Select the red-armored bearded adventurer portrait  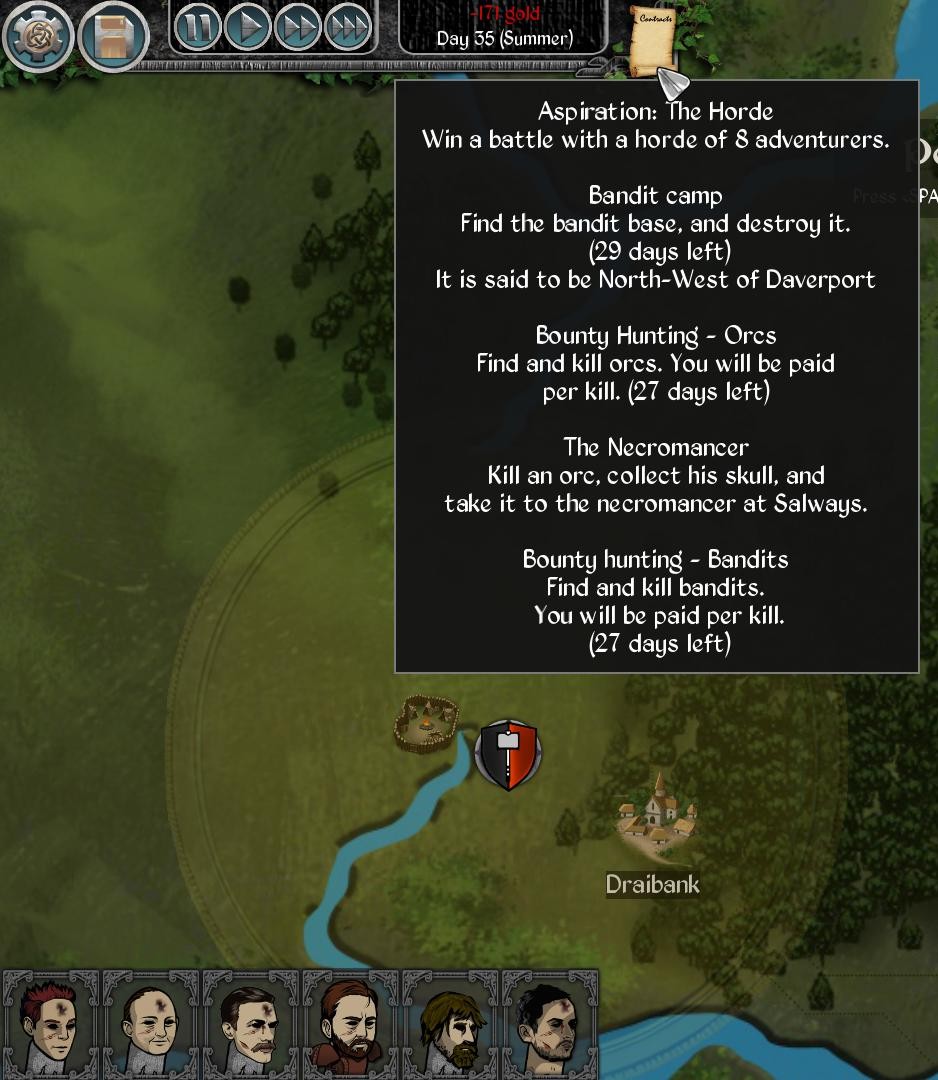(x=351, y=1024)
